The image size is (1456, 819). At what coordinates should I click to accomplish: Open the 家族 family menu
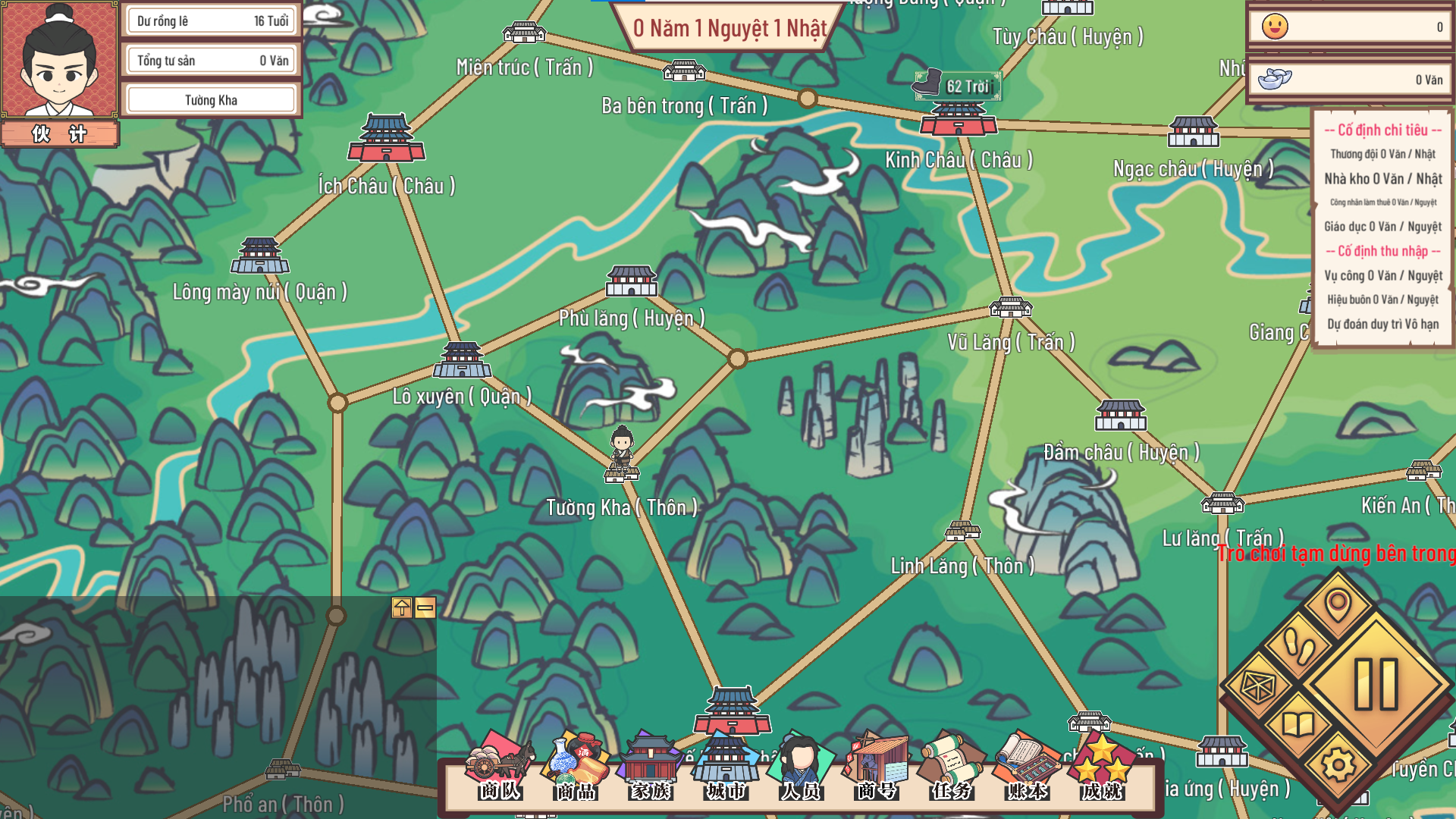click(x=651, y=767)
